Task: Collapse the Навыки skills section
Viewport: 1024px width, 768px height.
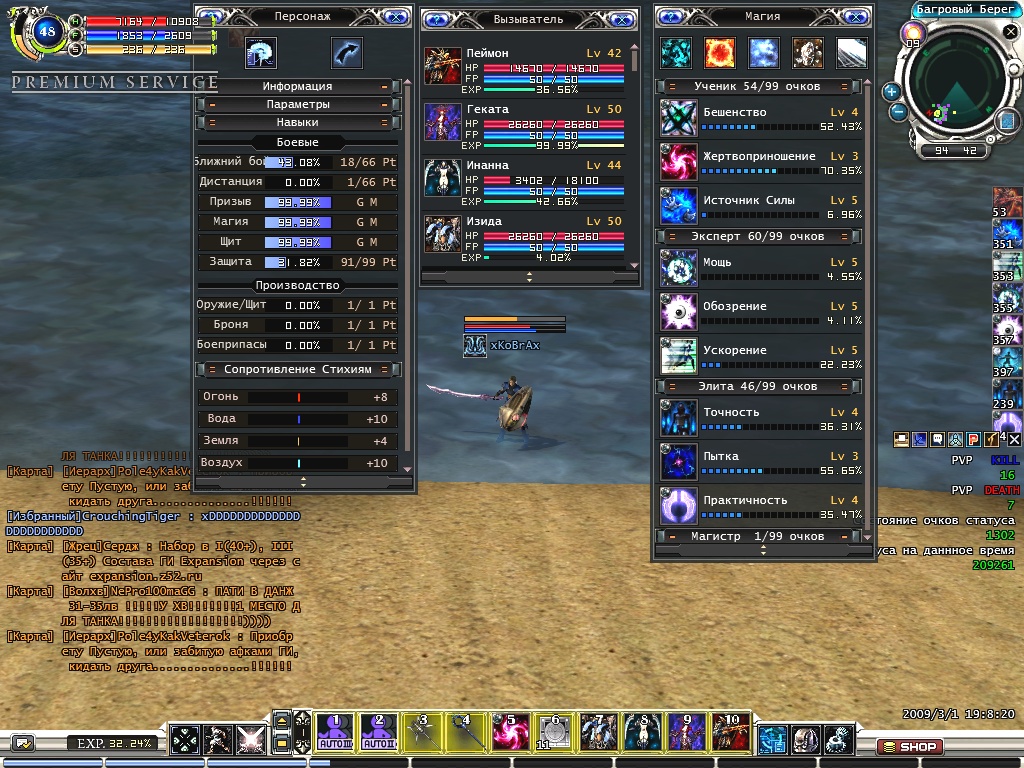Action: pos(298,122)
